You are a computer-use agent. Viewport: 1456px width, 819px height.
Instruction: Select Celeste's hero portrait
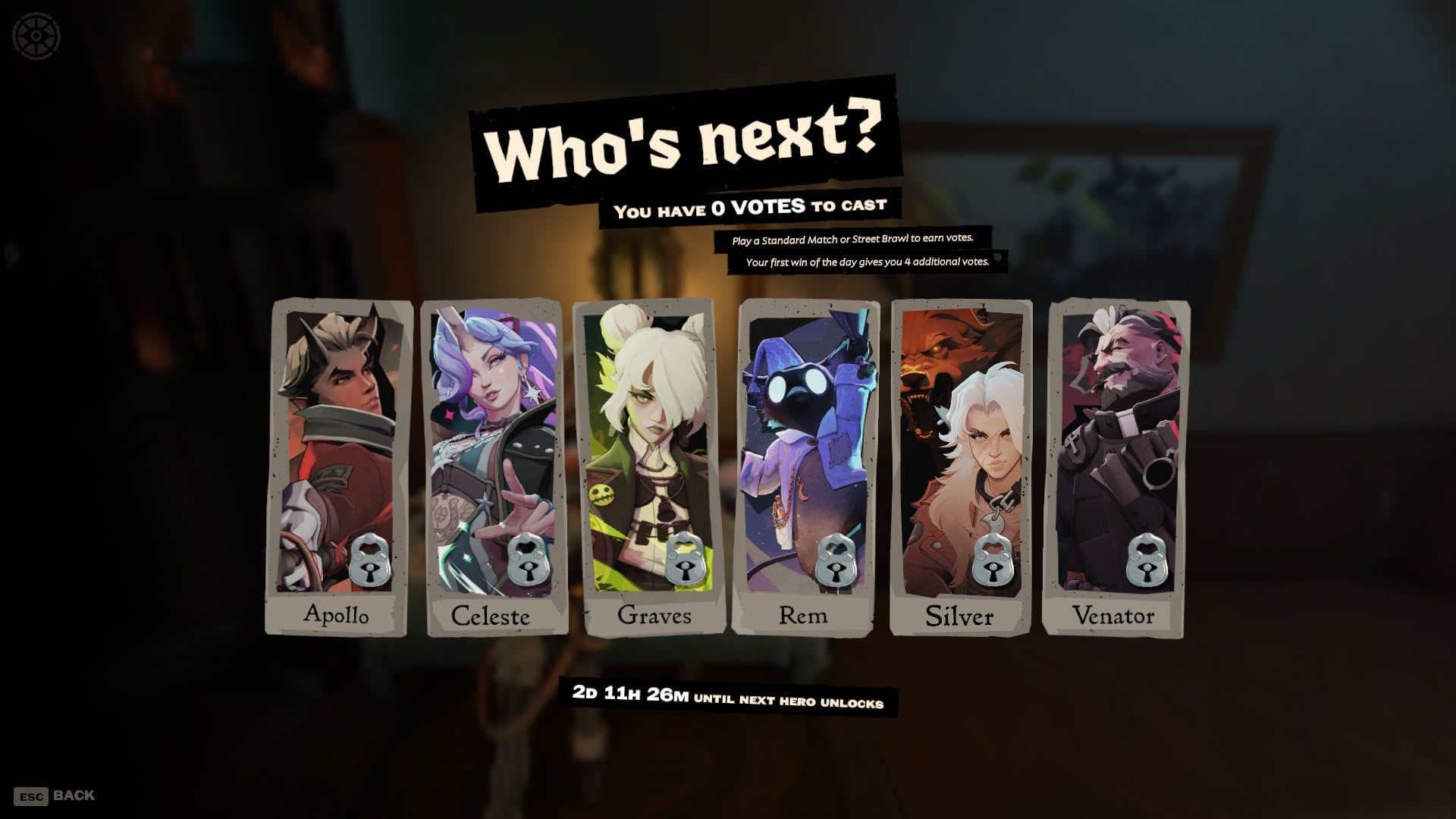click(494, 440)
